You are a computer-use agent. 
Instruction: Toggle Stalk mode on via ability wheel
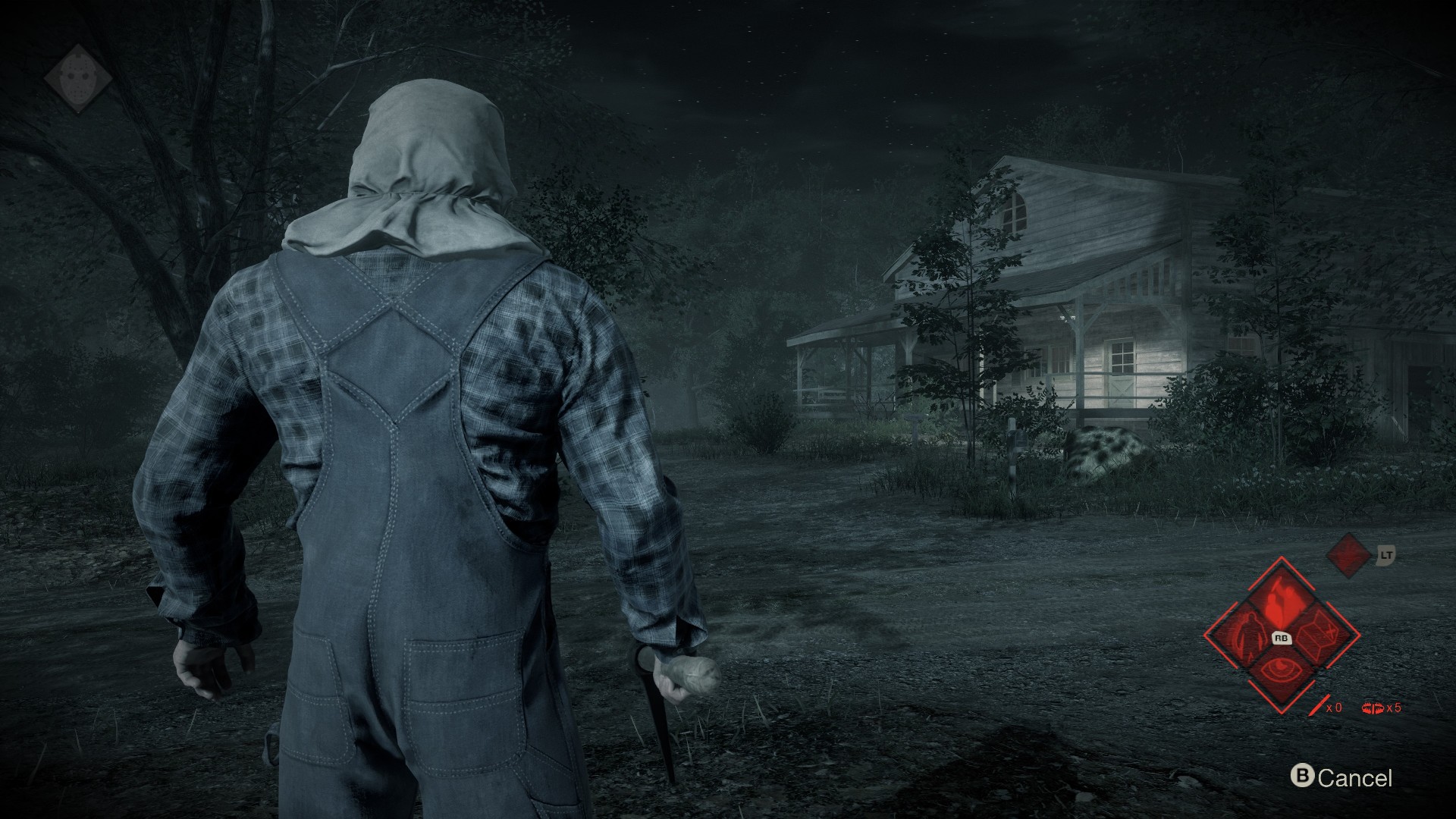pos(1279,598)
